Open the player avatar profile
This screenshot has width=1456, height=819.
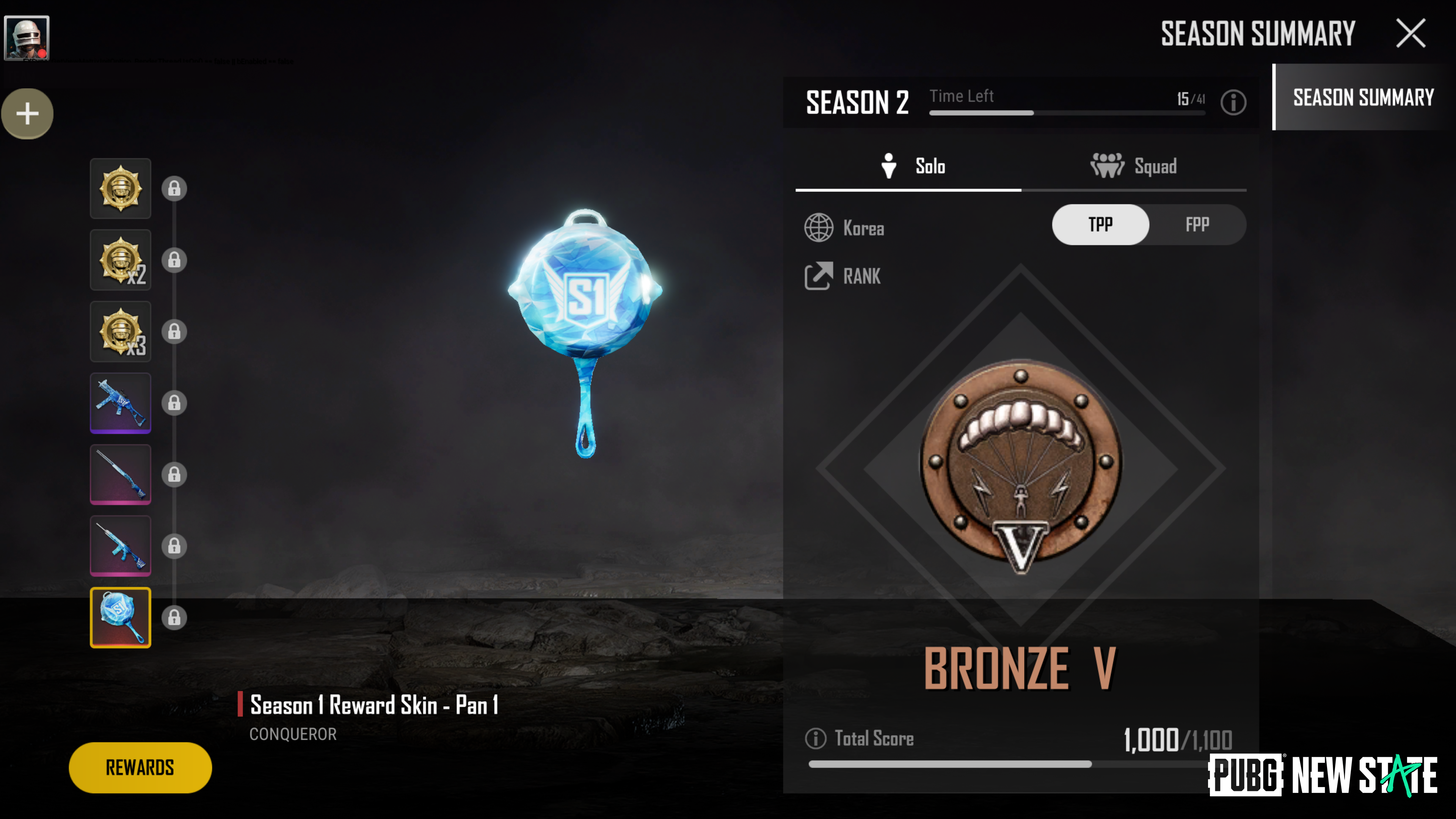point(27,37)
